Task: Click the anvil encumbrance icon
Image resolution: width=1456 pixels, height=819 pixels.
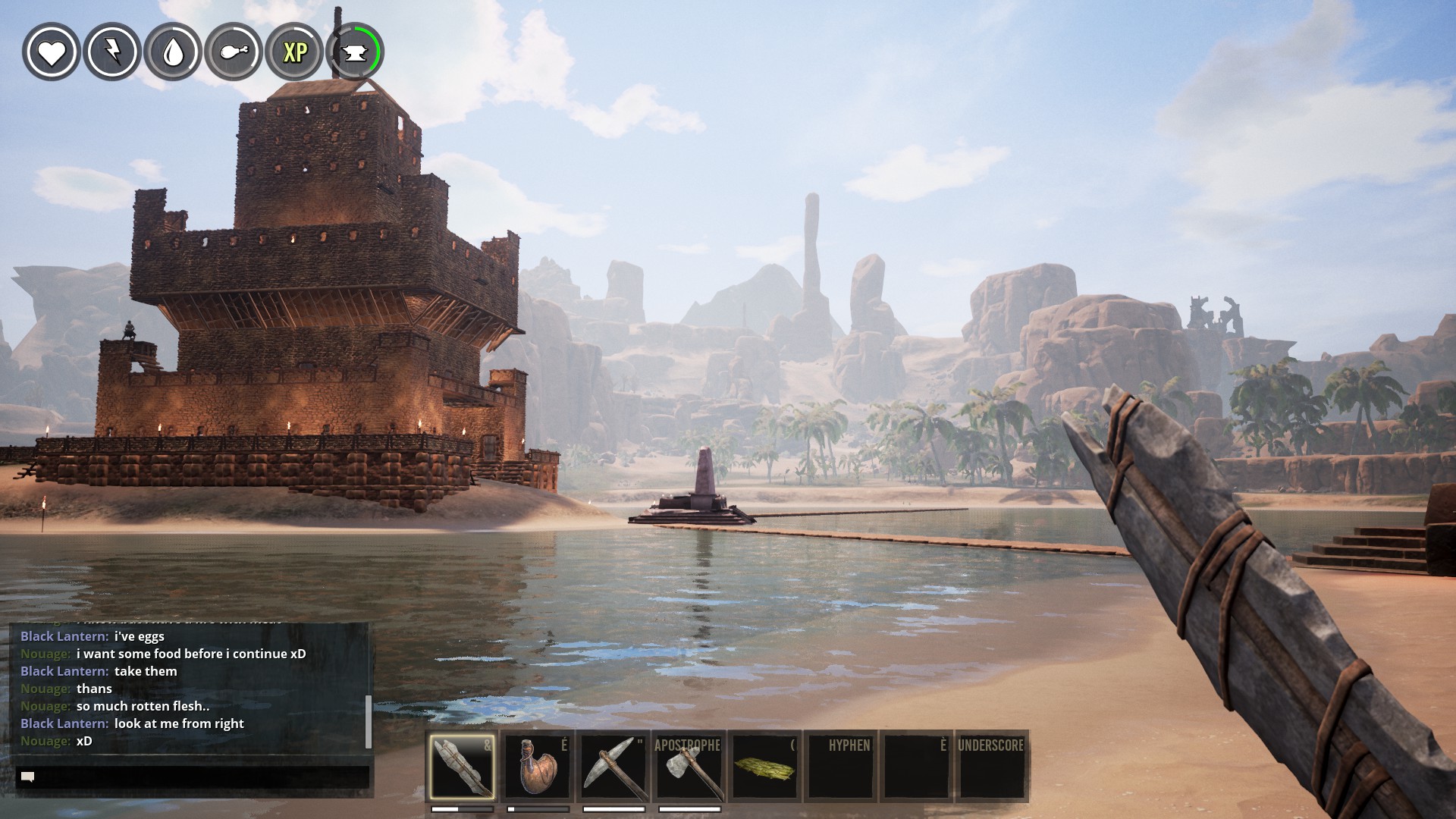Action: [x=356, y=52]
